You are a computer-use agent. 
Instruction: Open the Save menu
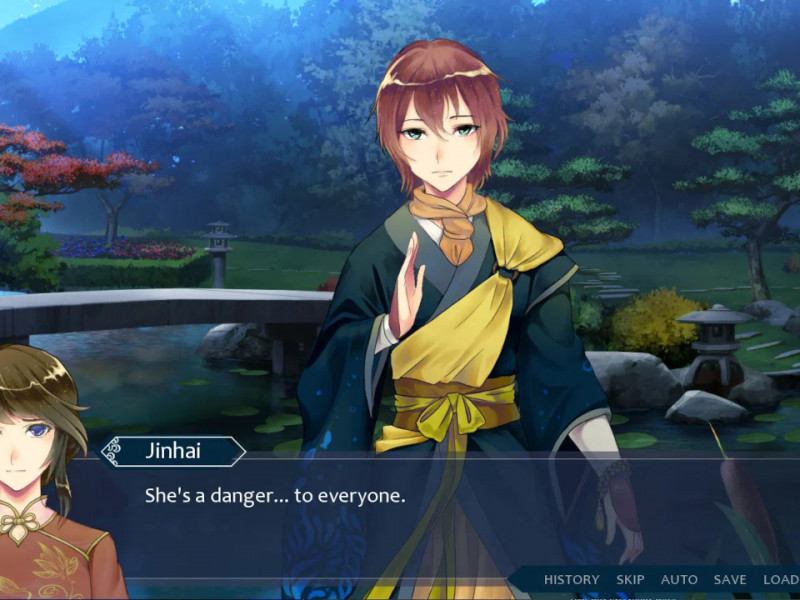[730, 580]
